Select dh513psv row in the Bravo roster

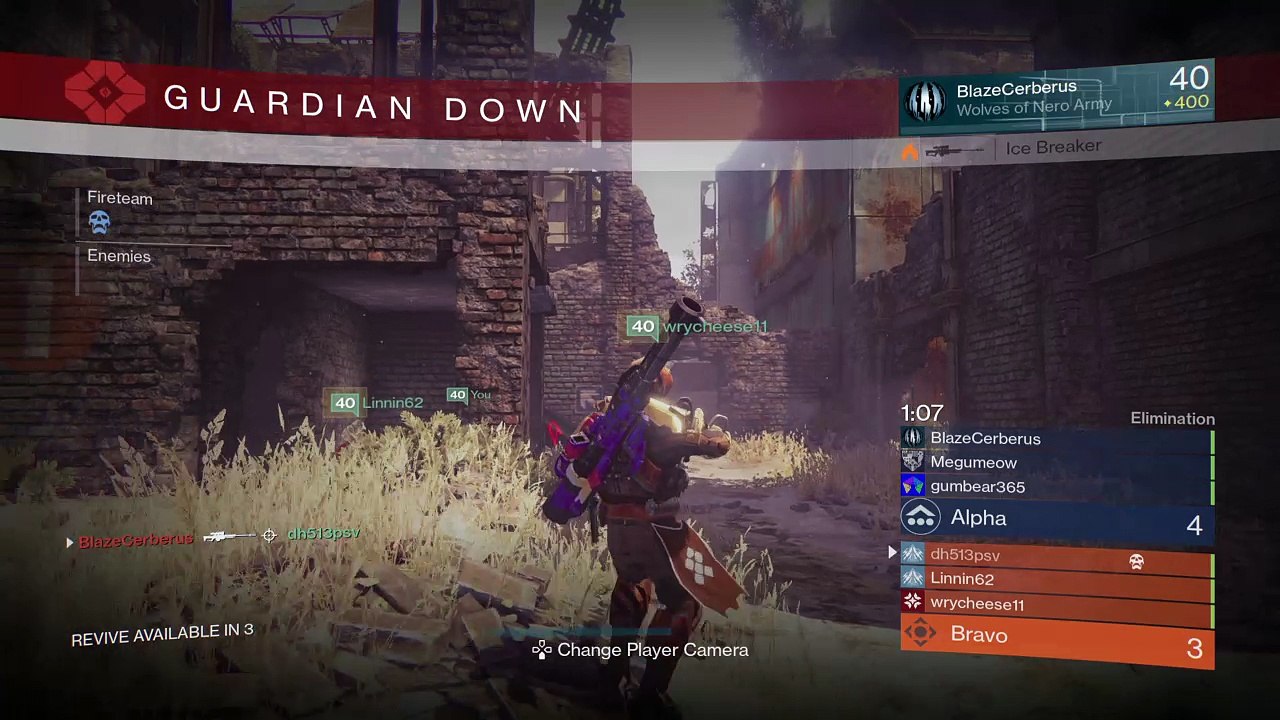(1055, 555)
